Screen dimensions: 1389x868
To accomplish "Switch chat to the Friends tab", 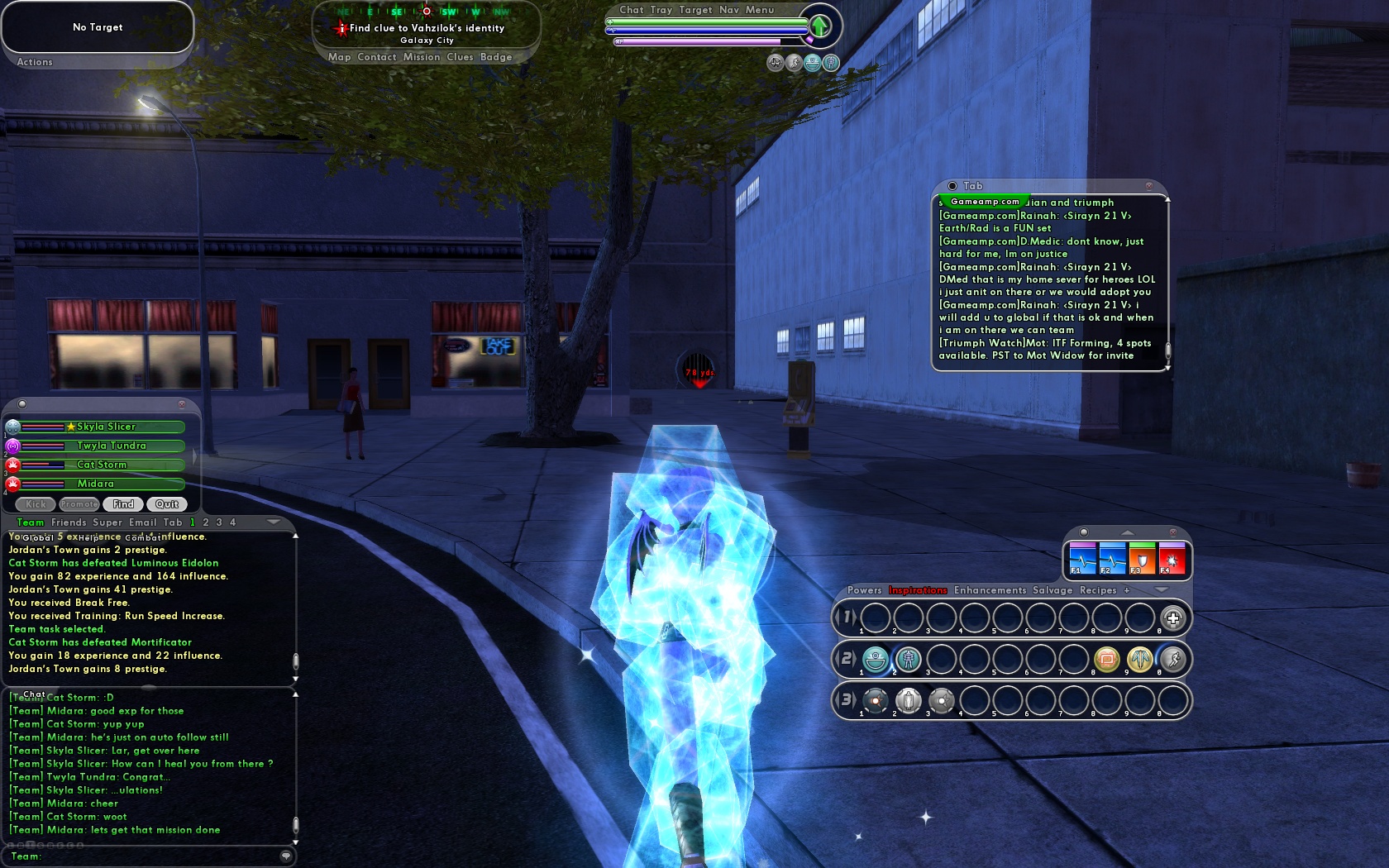I will (x=69, y=522).
